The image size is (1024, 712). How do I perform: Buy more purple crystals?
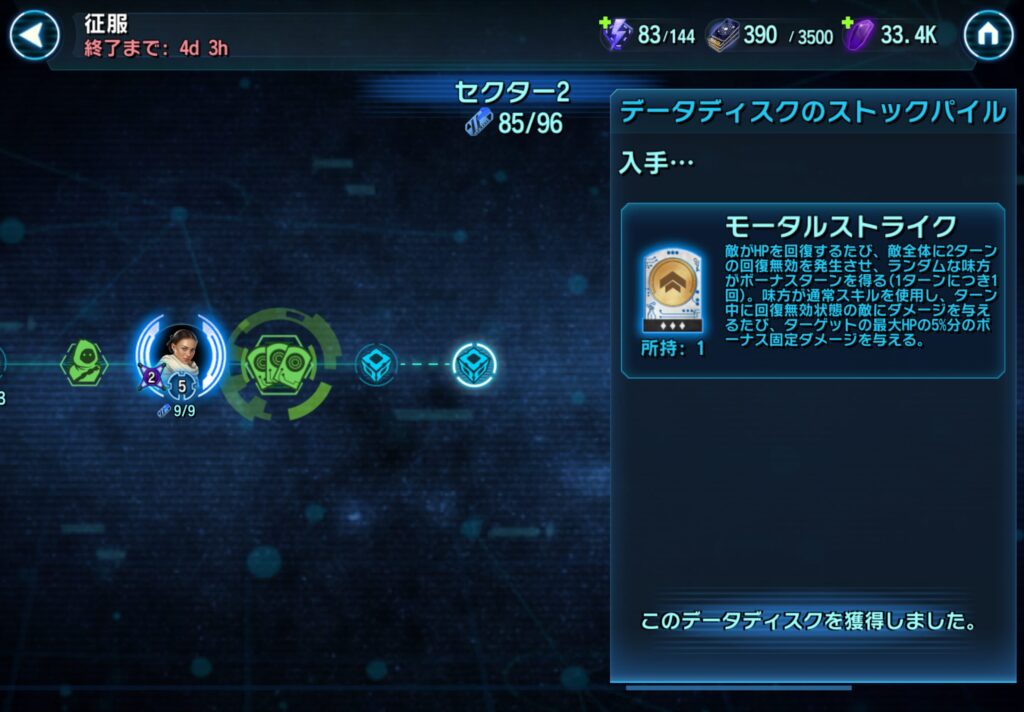(x=850, y=24)
